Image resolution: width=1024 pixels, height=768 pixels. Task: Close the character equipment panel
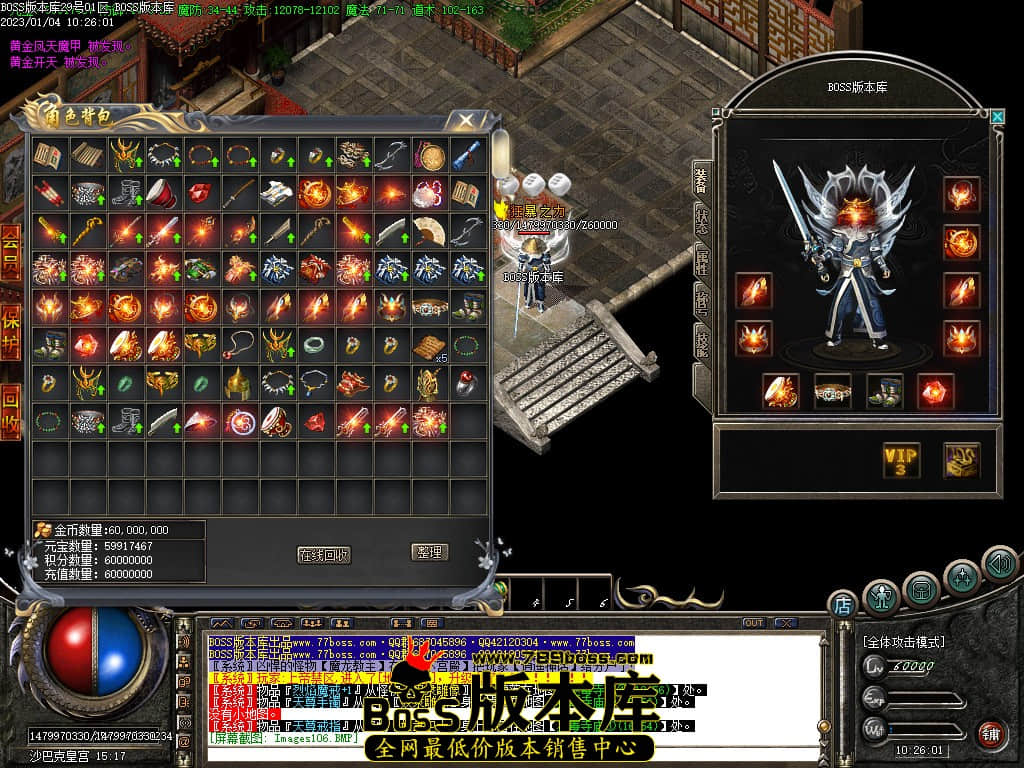[997, 117]
